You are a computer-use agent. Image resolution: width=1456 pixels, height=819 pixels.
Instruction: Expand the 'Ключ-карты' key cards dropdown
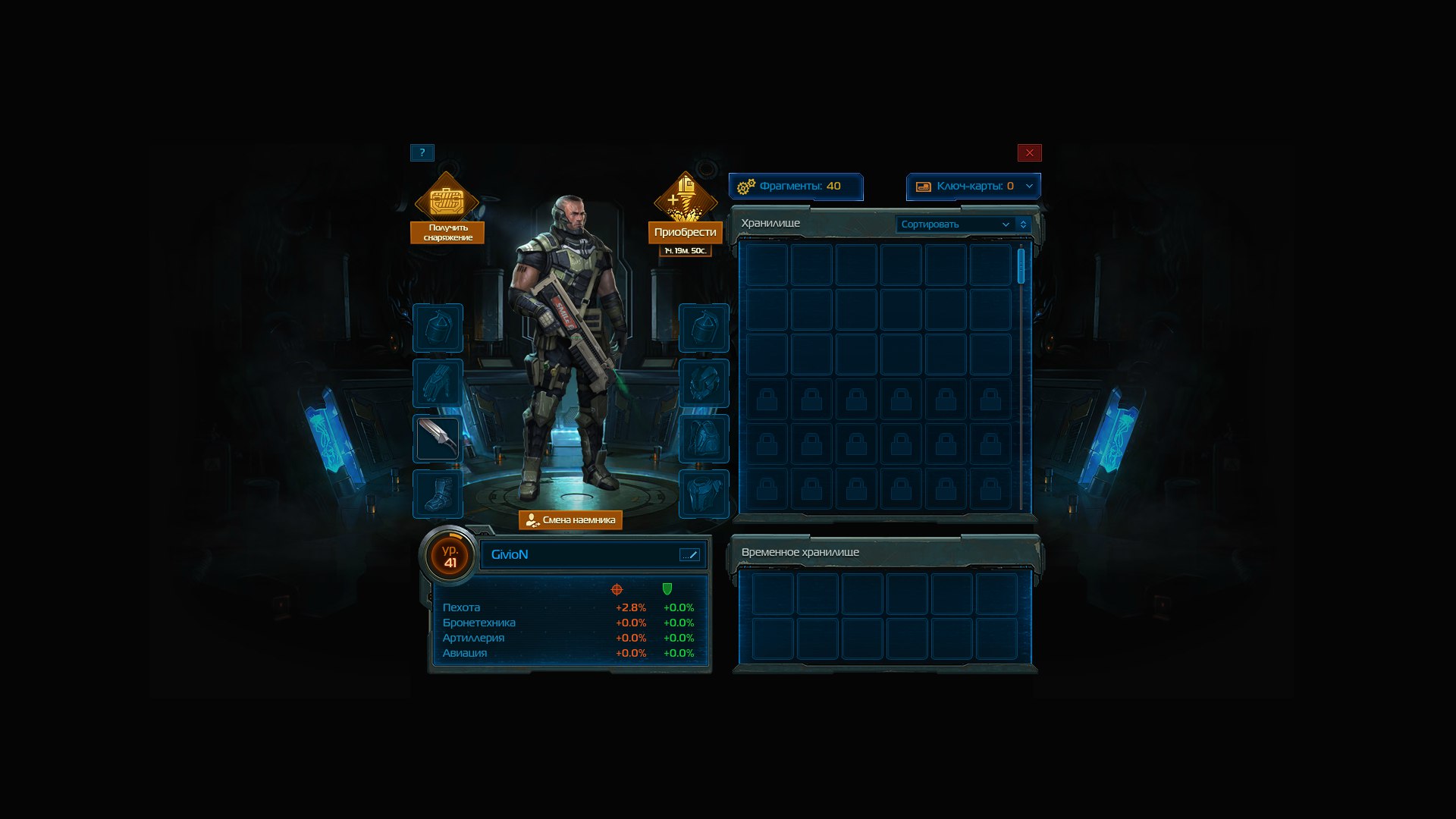(x=1029, y=186)
